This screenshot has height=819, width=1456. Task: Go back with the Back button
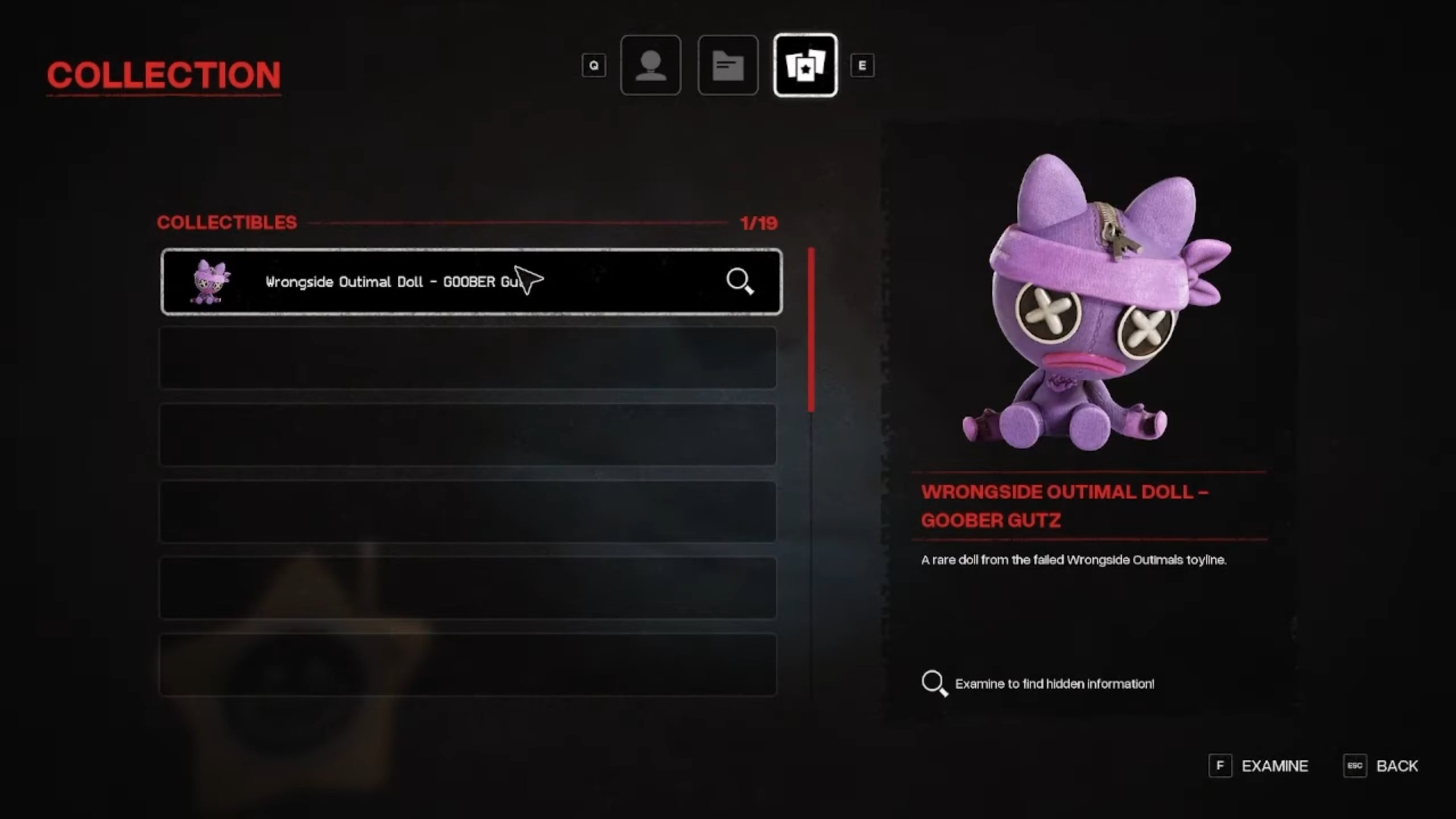(1396, 766)
